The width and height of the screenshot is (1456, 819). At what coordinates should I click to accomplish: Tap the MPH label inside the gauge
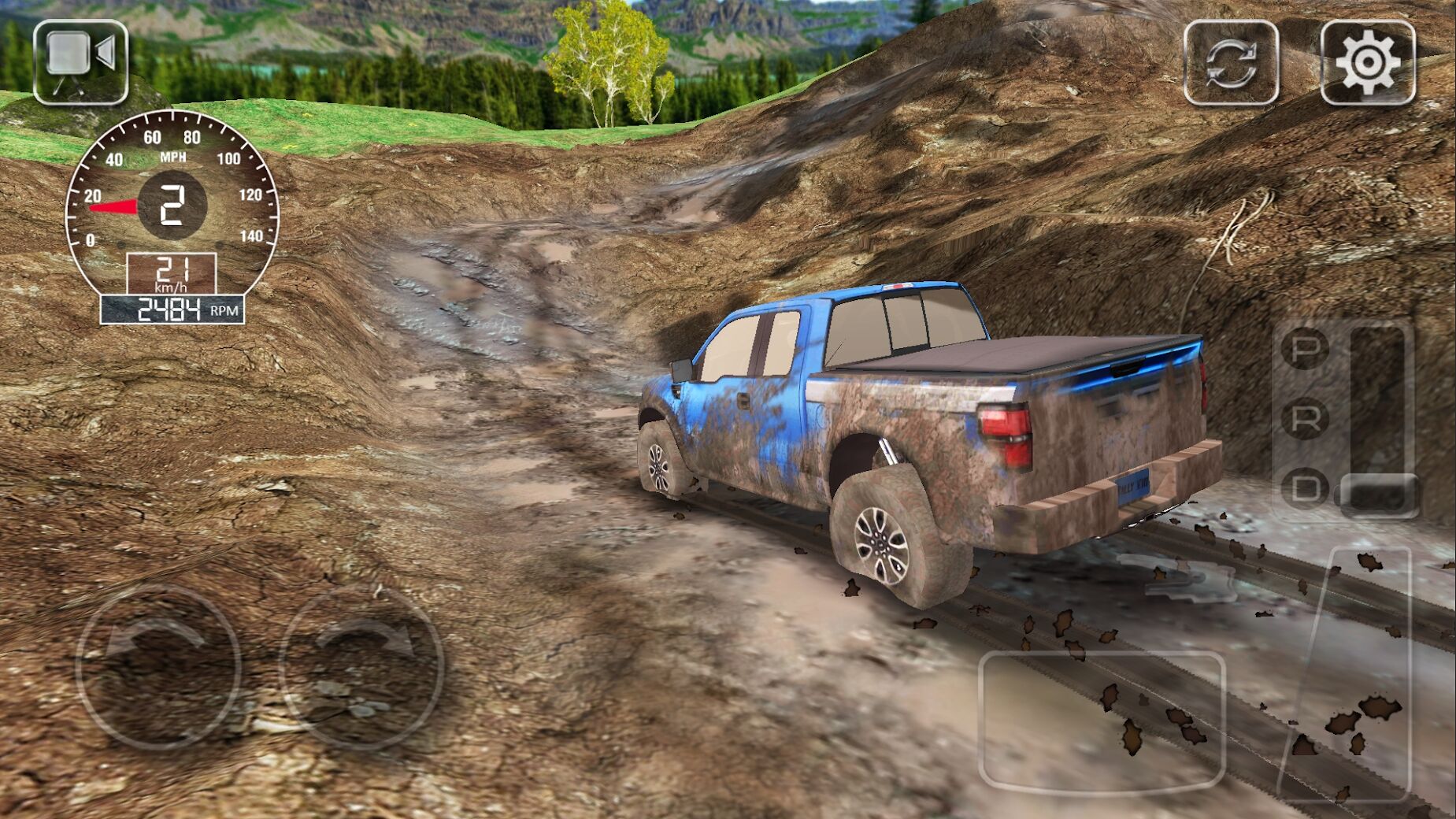pos(175,156)
